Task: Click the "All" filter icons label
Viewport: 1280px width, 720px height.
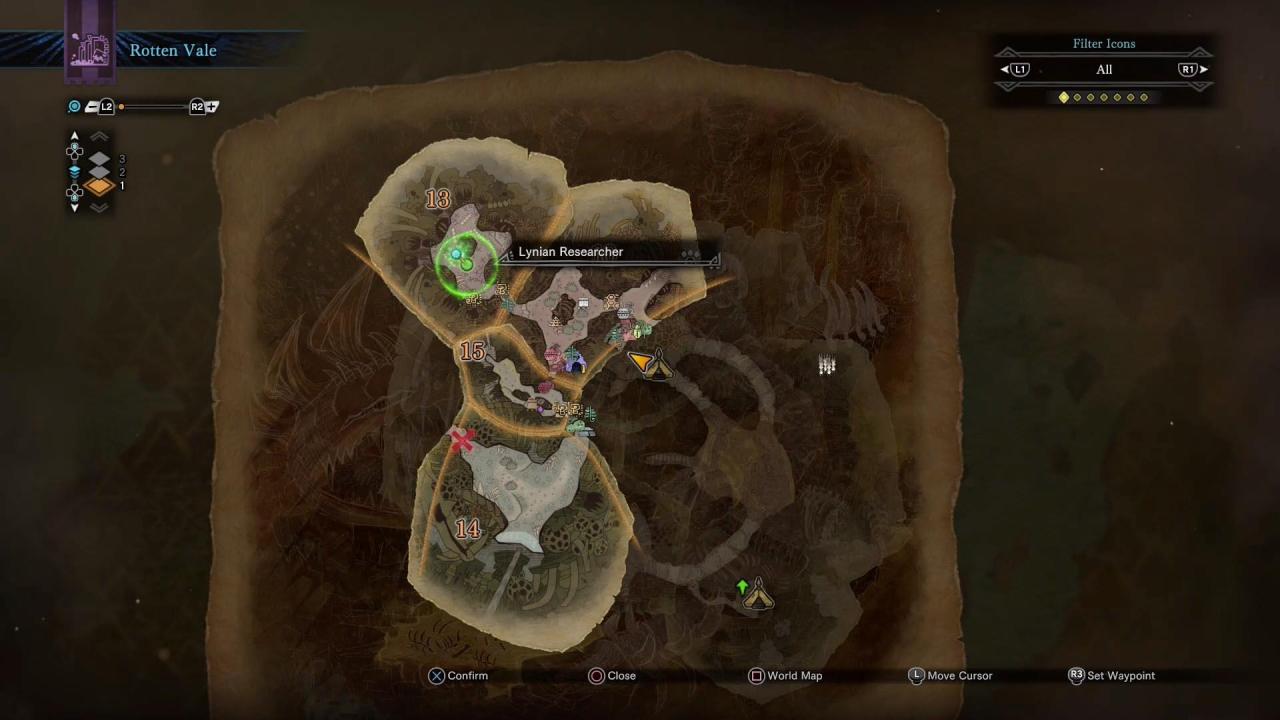Action: (x=1104, y=70)
